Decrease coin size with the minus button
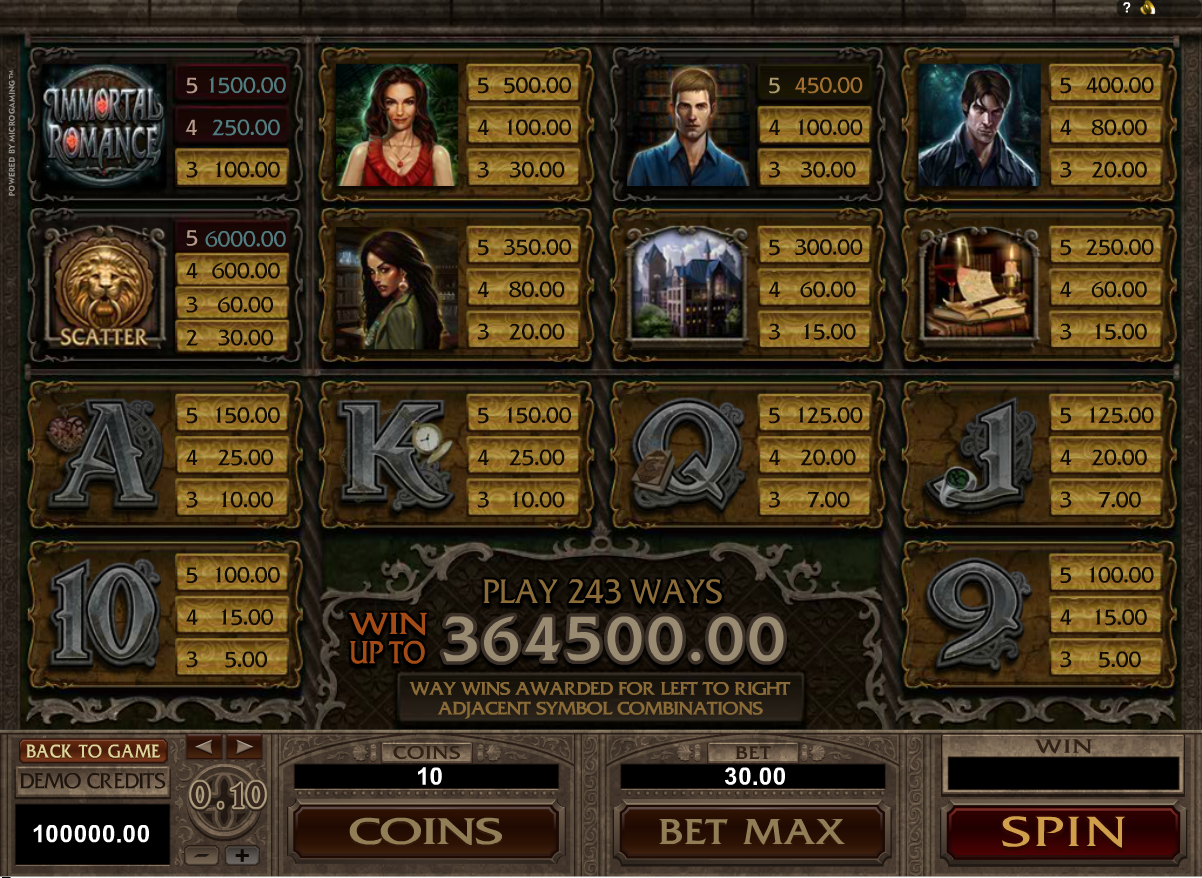1202x878 pixels. (201, 856)
